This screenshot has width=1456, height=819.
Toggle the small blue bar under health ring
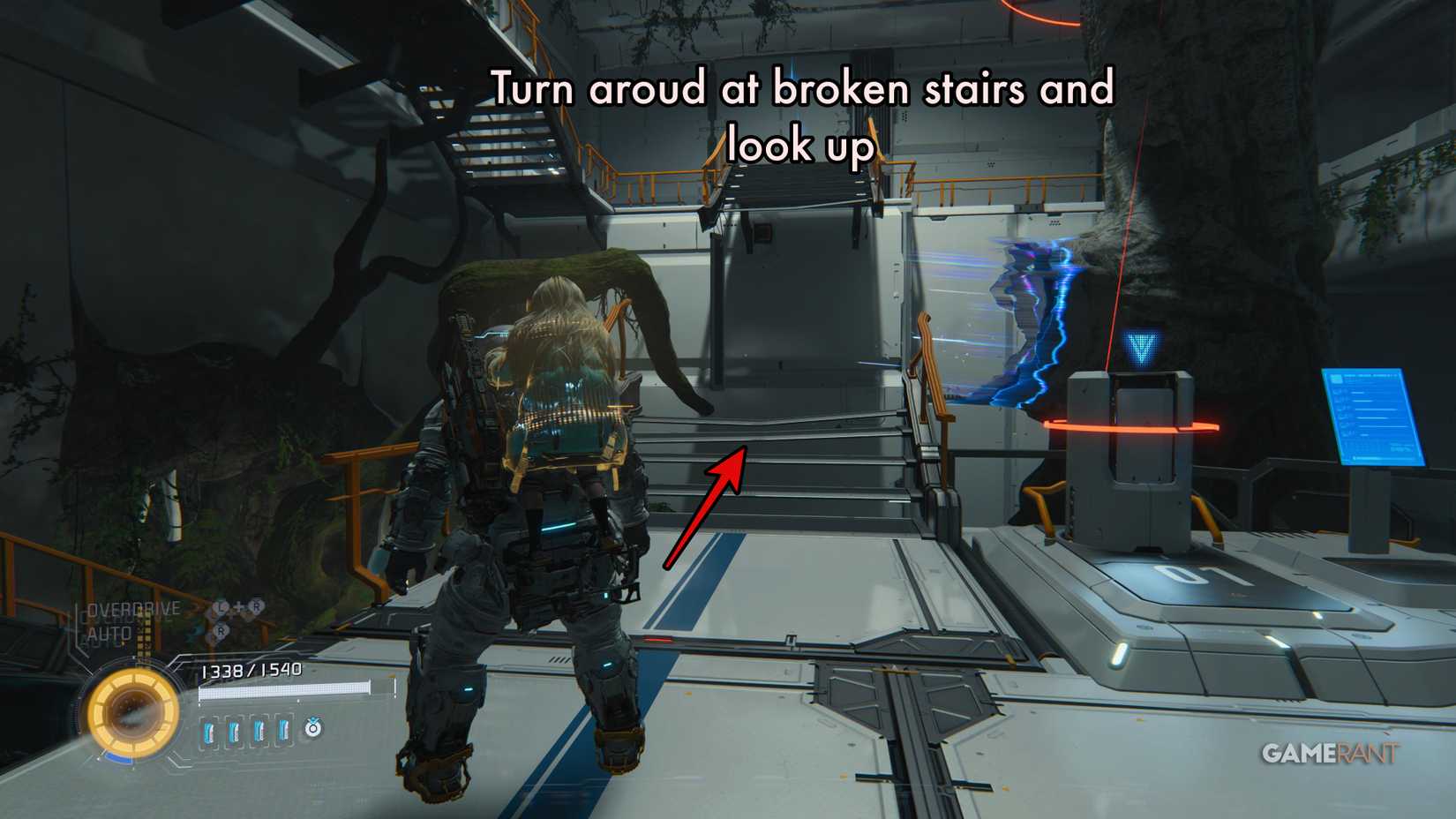pyautogui.click(x=116, y=758)
